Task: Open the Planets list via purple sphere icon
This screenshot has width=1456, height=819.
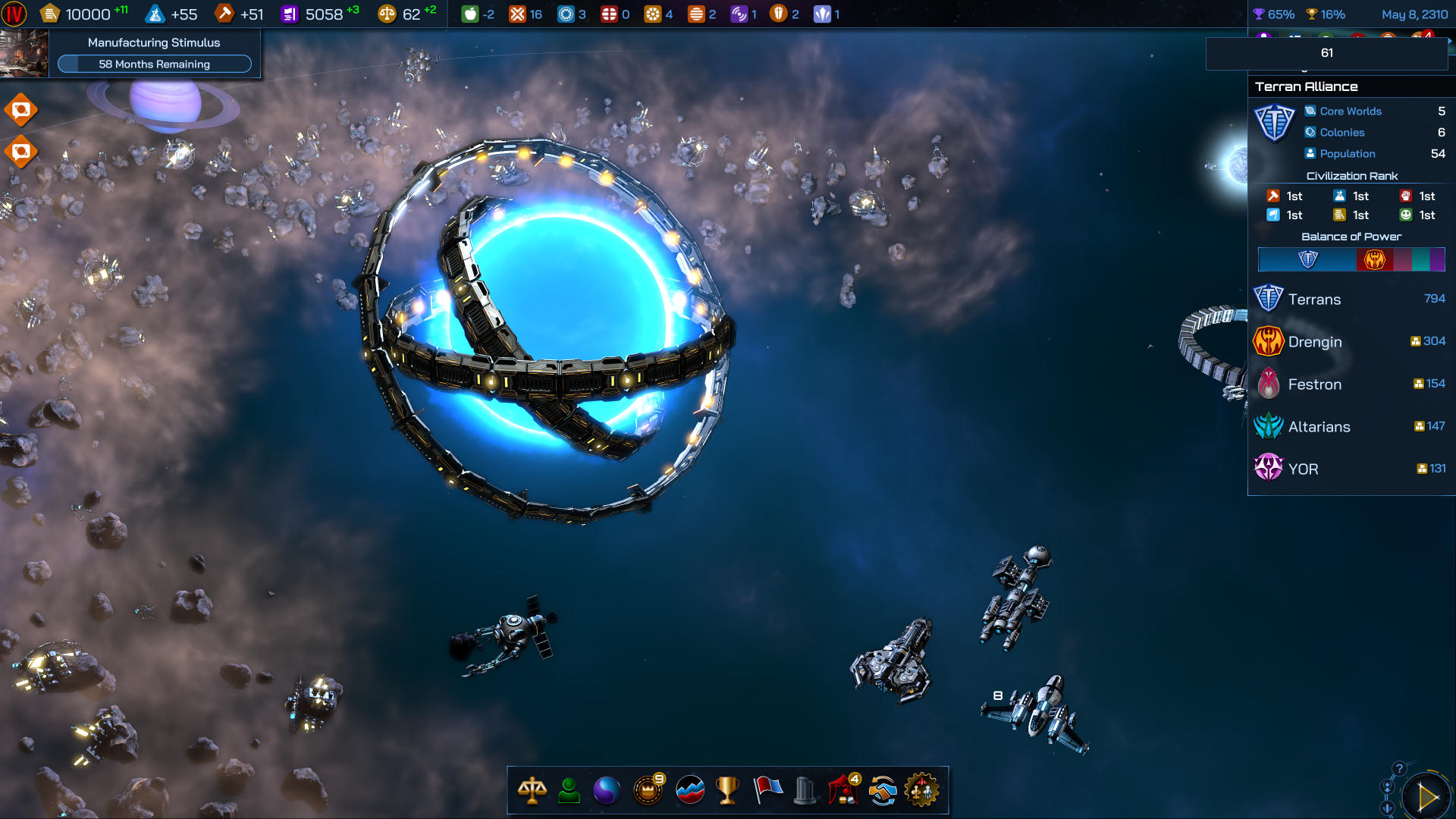Action: pyautogui.click(x=608, y=789)
